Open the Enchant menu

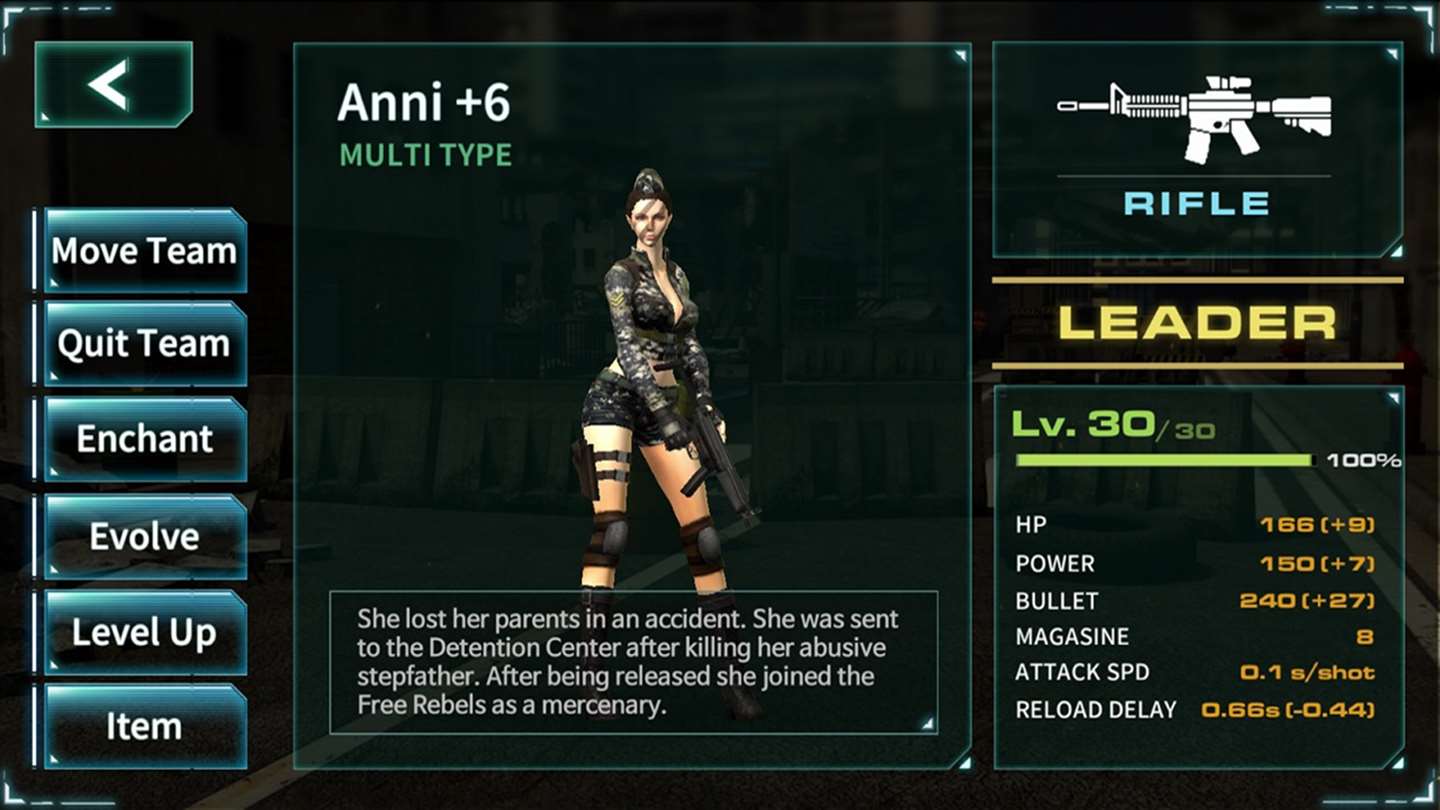(x=145, y=439)
